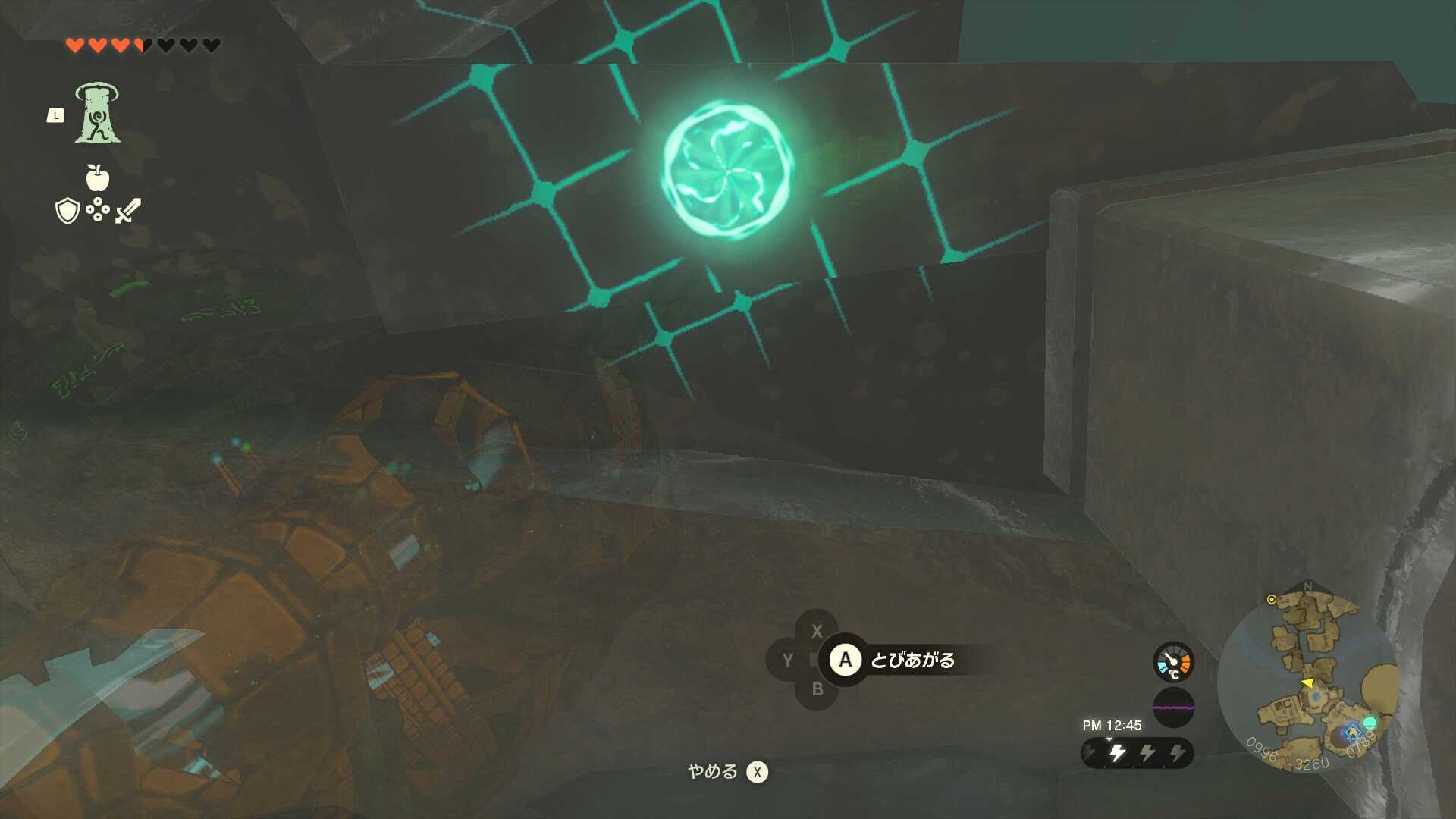Click the apple food icon
Screen dimensions: 1456x819
[97, 177]
